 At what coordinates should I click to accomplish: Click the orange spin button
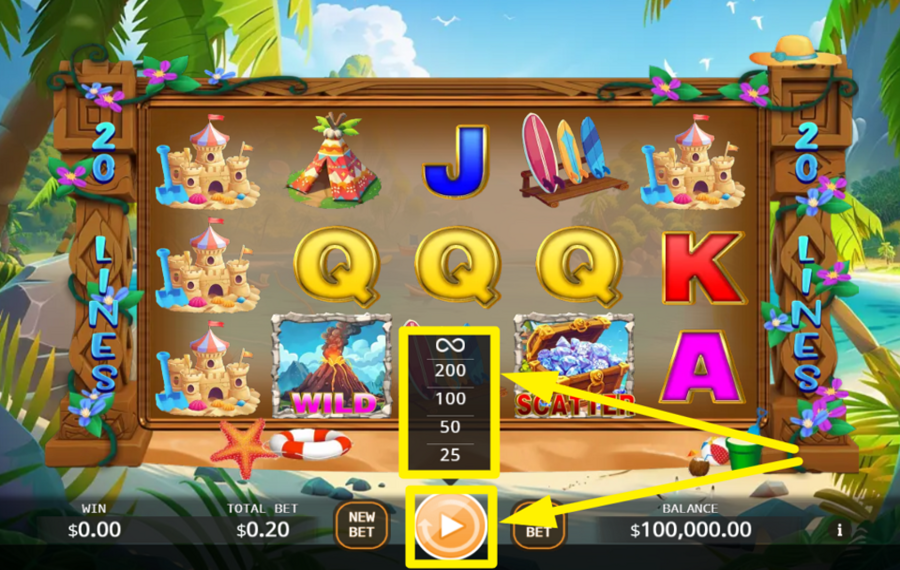tap(450, 524)
